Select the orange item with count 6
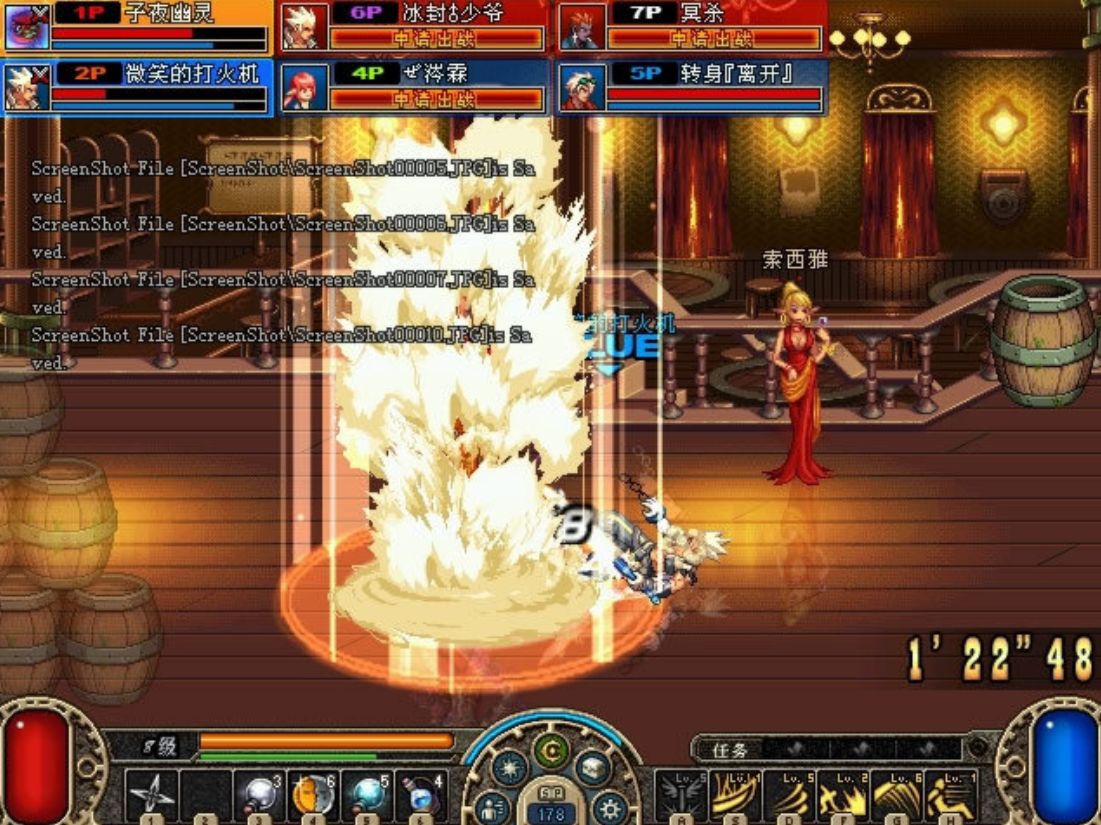Screen dimensions: 1101x825 tap(313, 795)
